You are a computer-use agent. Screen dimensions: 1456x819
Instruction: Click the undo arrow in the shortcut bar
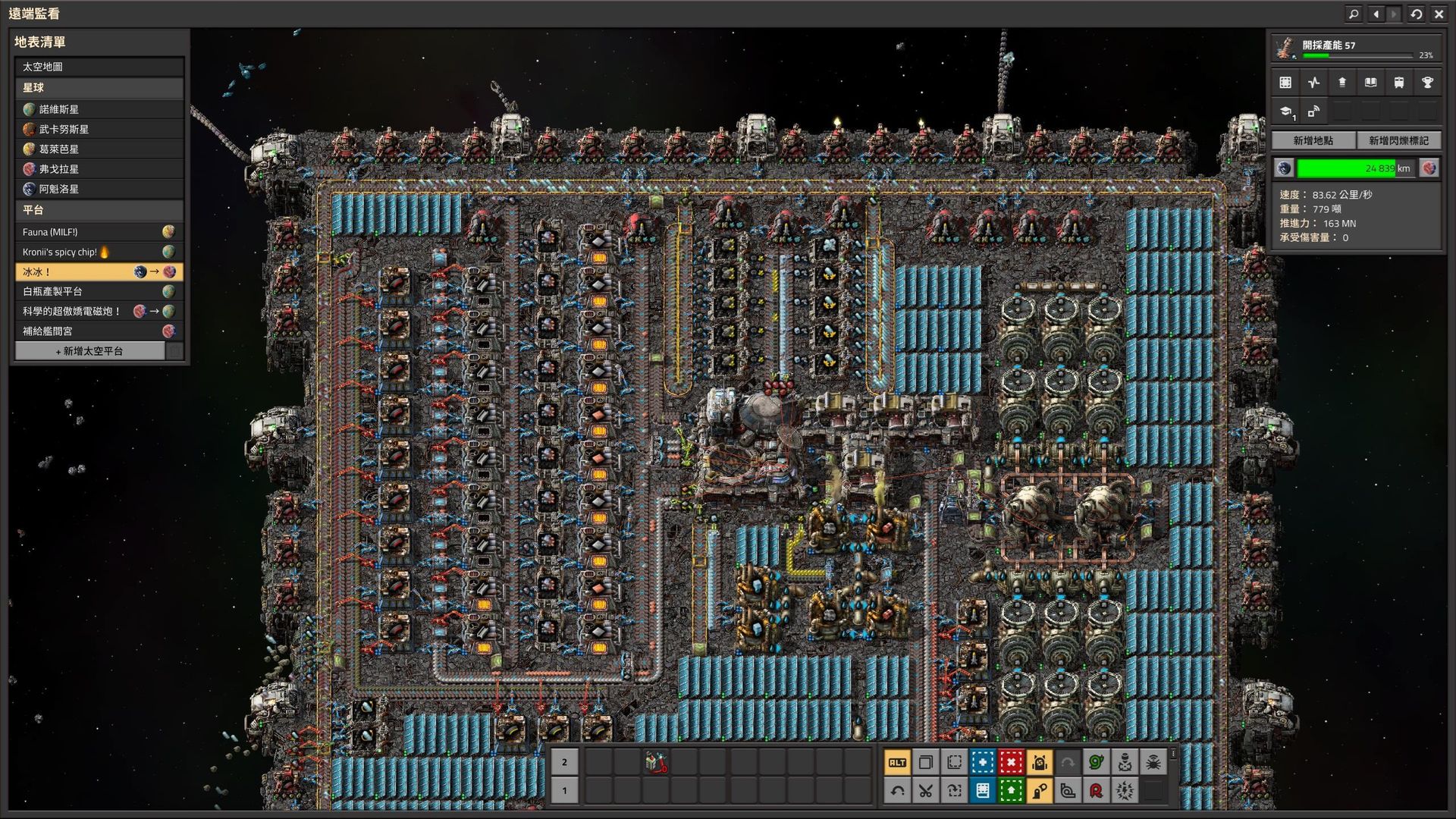click(x=898, y=791)
